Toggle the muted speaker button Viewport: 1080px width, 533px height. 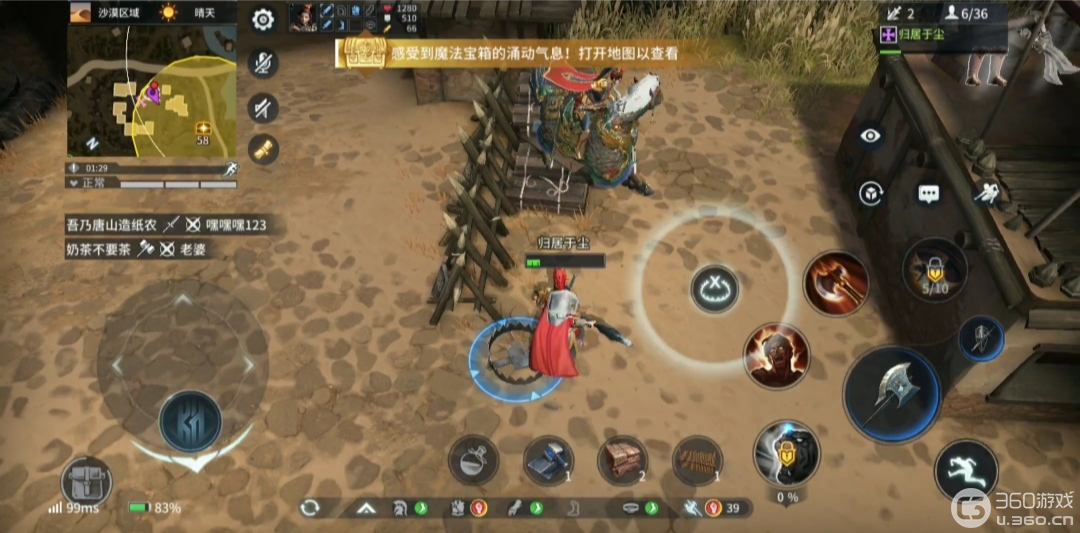coord(263,106)
